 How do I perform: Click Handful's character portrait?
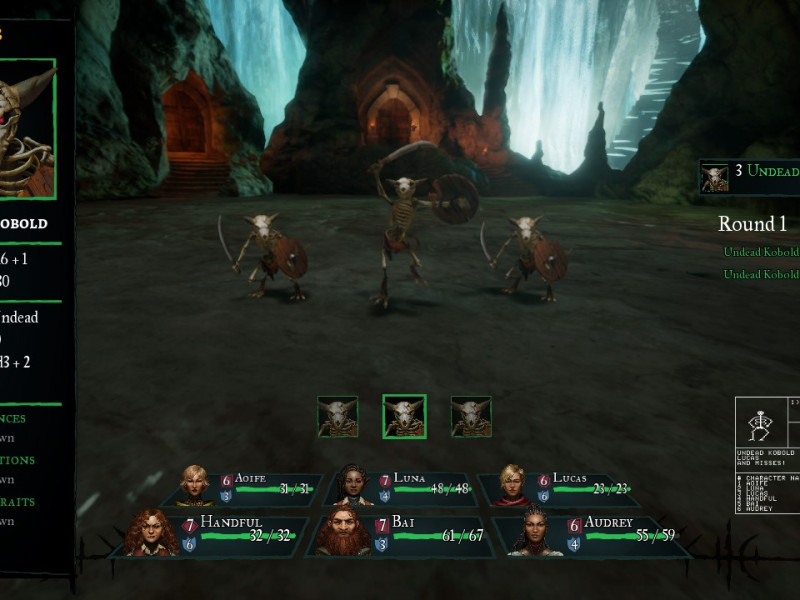tap(152, 532)
